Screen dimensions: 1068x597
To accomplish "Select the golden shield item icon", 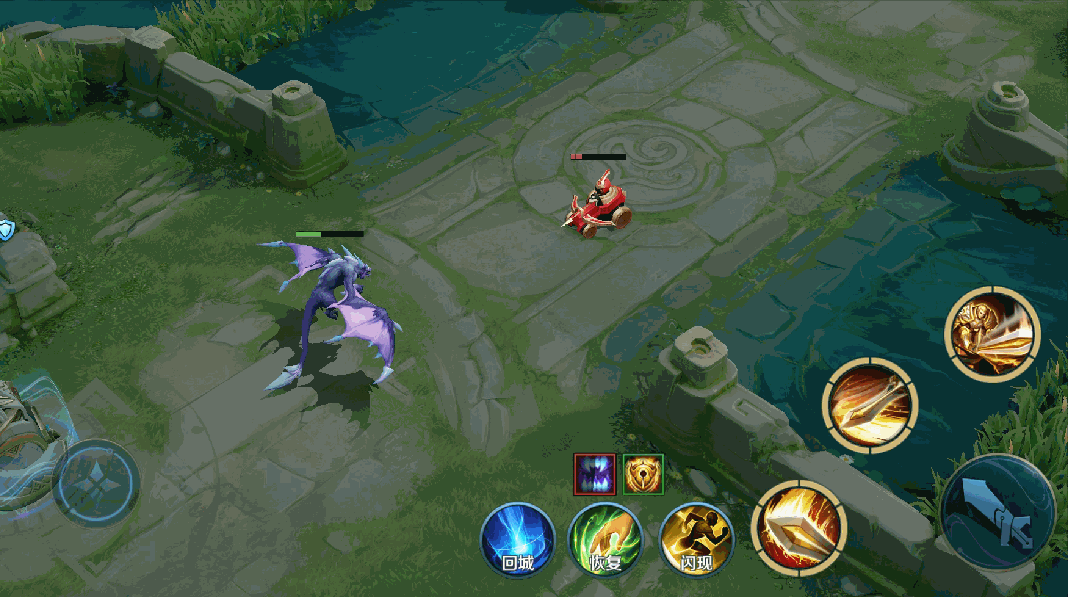I will point(643,473).
